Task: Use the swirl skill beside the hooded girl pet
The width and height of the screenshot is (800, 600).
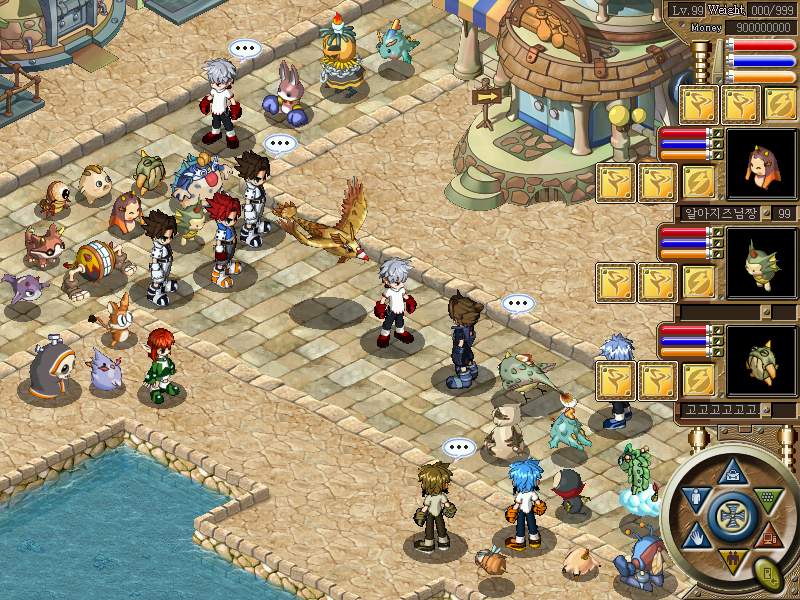Action: (x=699, y=183)
